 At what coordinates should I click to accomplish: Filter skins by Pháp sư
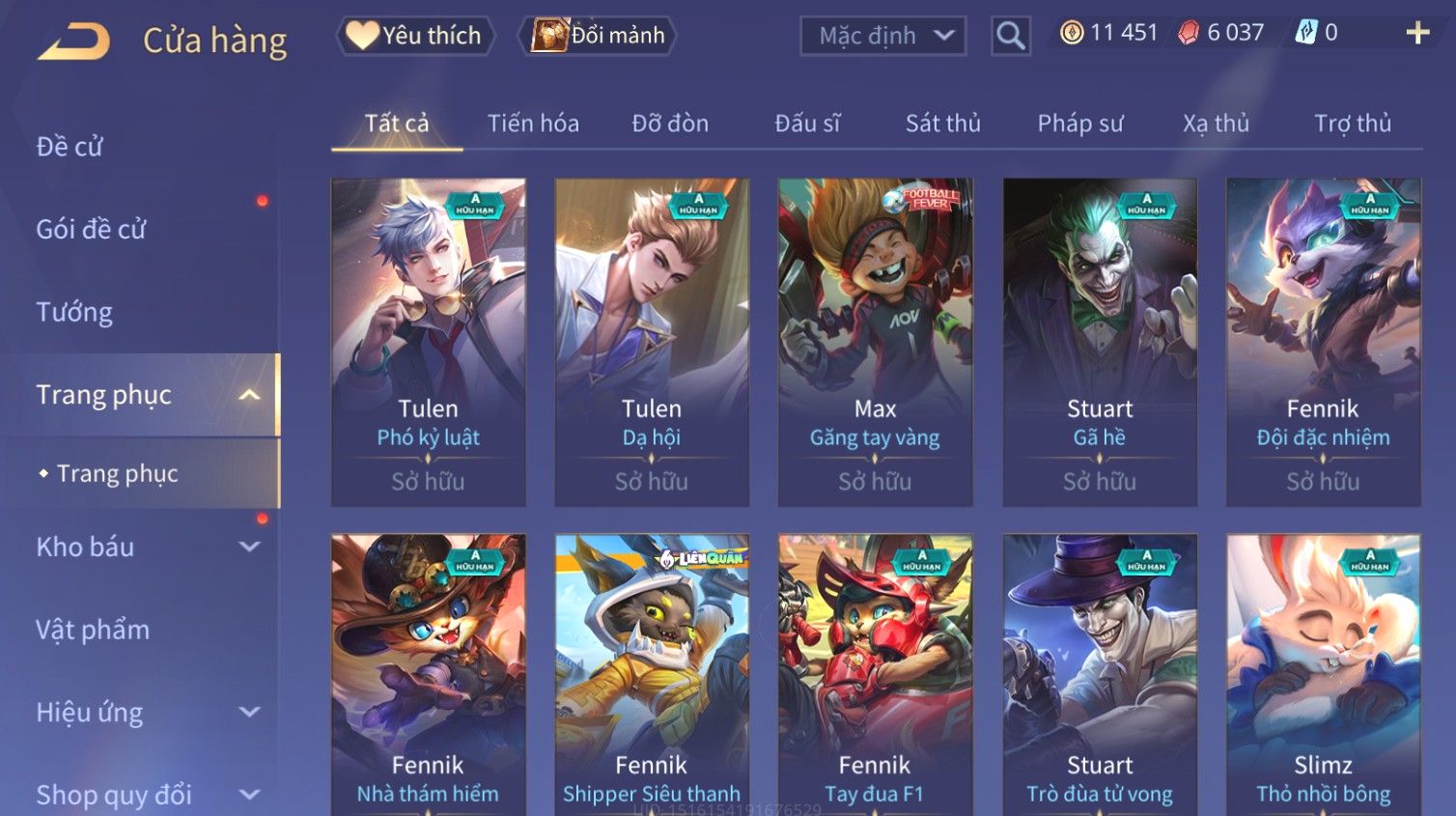[x=1079, y=124]
